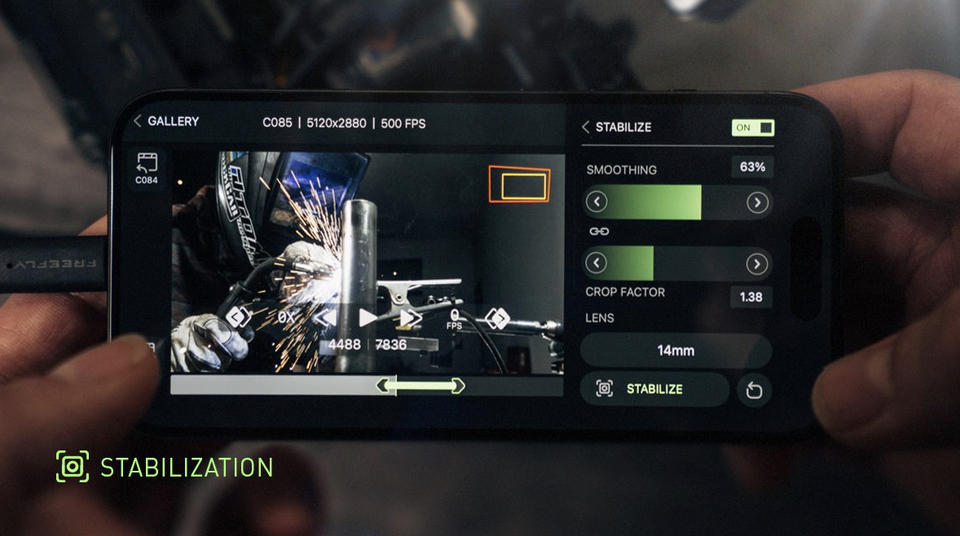Jump to the right diamond trim marker

pyautogui.click(x=497, y=318)
